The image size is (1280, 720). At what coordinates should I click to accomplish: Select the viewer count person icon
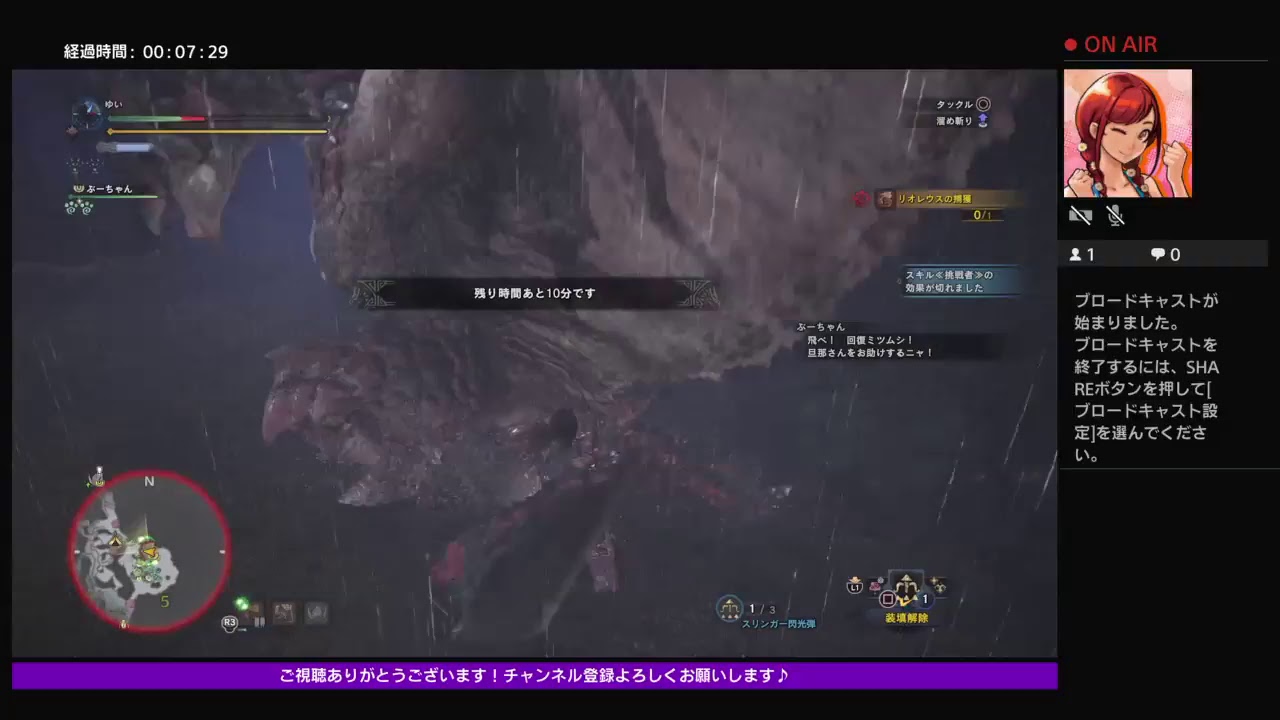1075,254
